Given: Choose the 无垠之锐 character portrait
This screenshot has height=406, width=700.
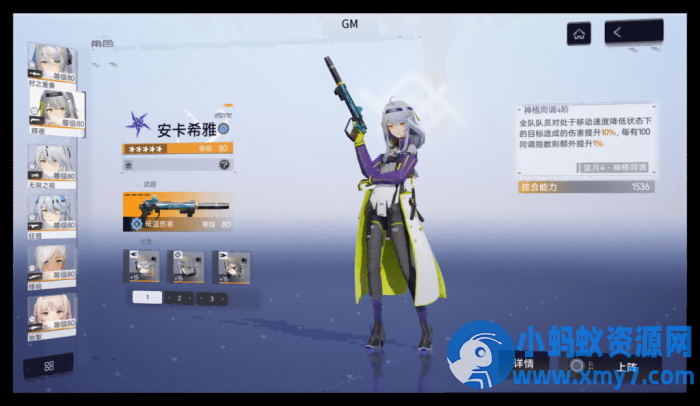Looking at the screenshot, I should click(53, 164).
